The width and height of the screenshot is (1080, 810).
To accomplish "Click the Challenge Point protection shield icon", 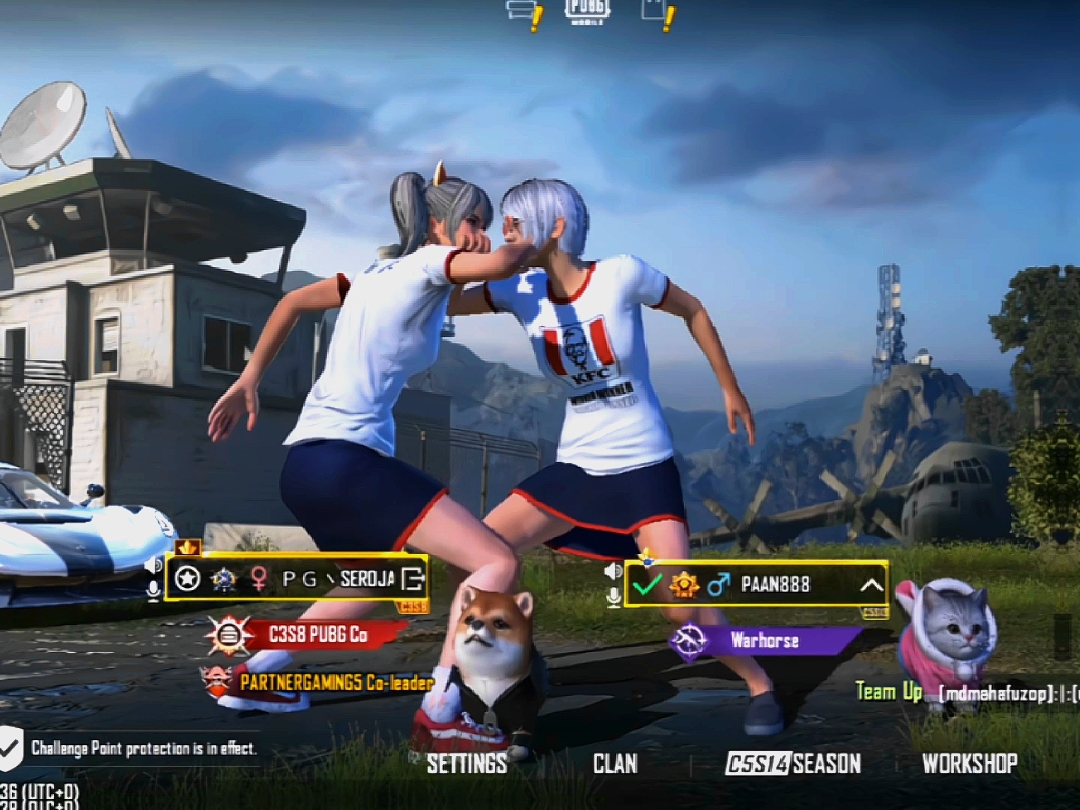I will point(11,745).
